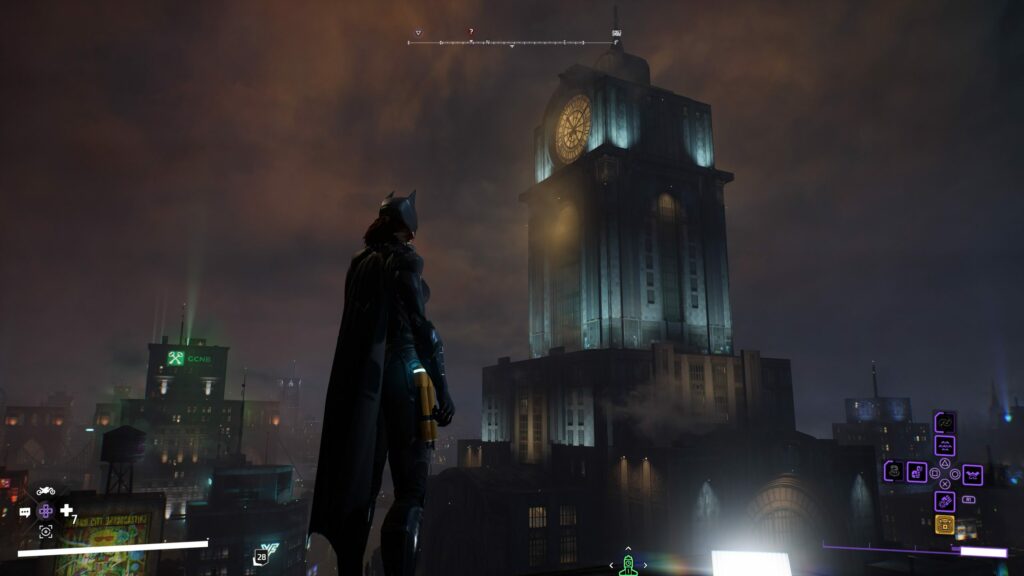Click the green character marker icon
The image size is (1024, 576).
point(628,566)
